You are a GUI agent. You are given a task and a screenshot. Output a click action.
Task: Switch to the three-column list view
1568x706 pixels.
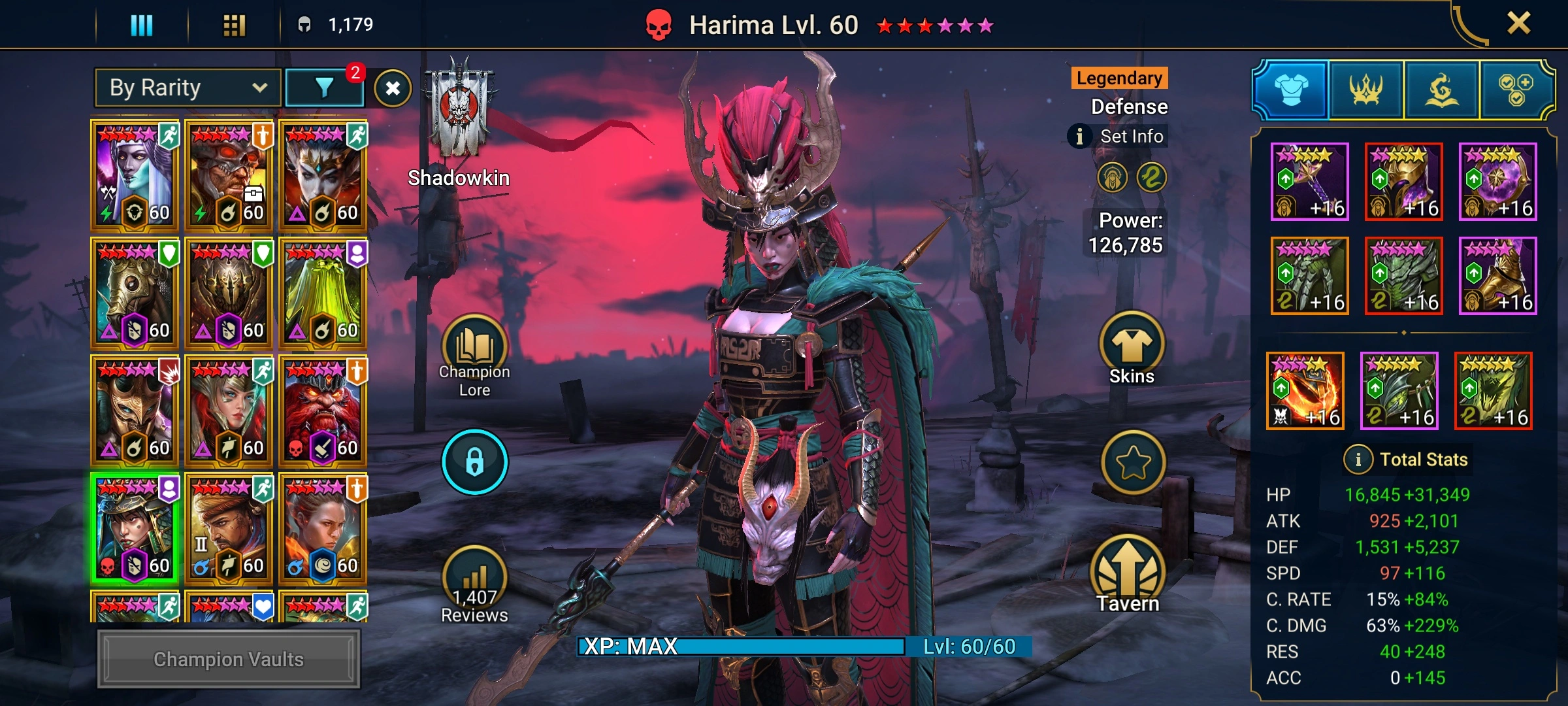pos(142,25)
